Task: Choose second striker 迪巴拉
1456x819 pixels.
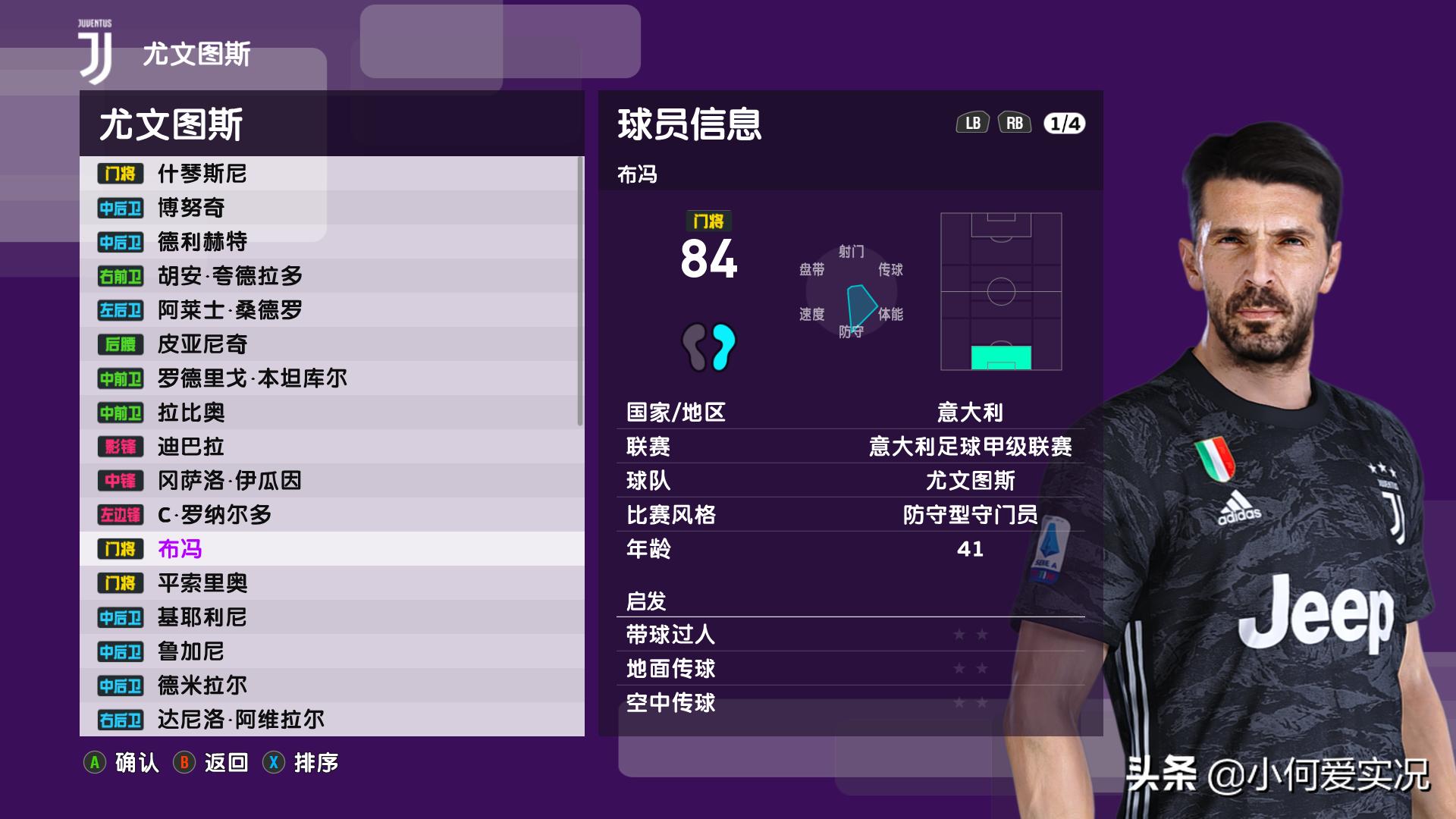Action: 331,447
